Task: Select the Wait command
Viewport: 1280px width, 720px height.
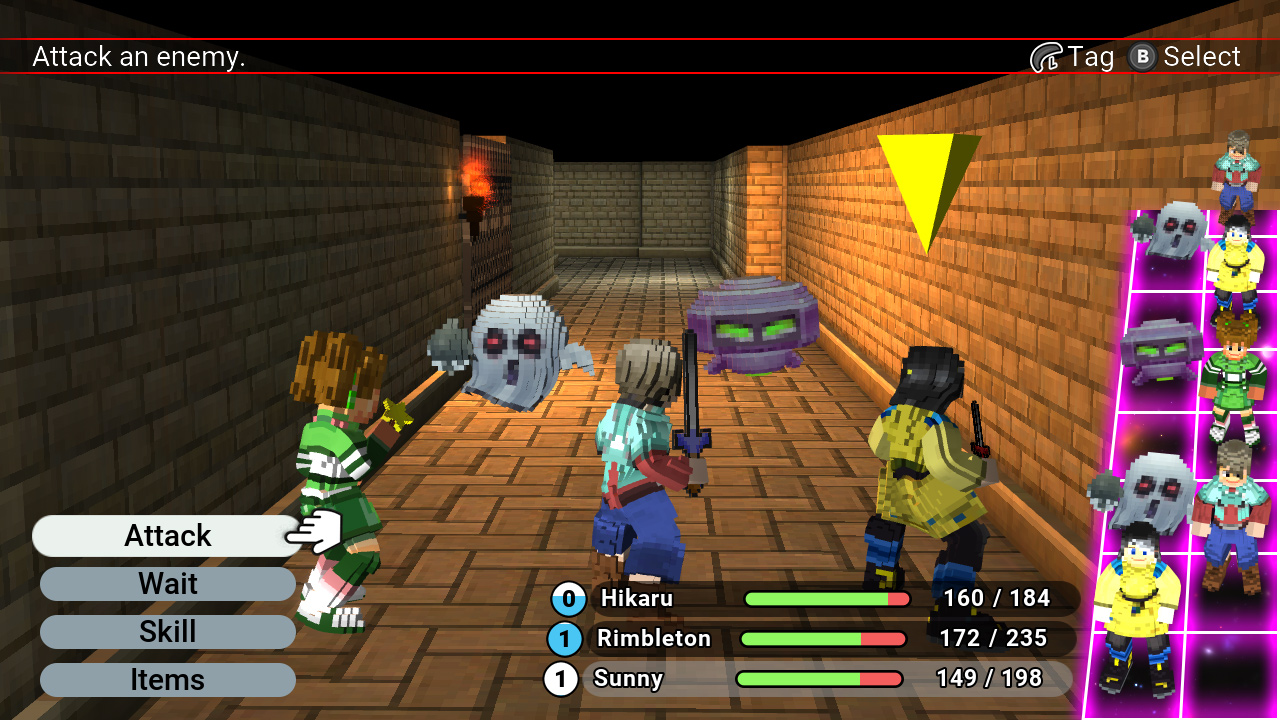Action: tap(166, 584)
